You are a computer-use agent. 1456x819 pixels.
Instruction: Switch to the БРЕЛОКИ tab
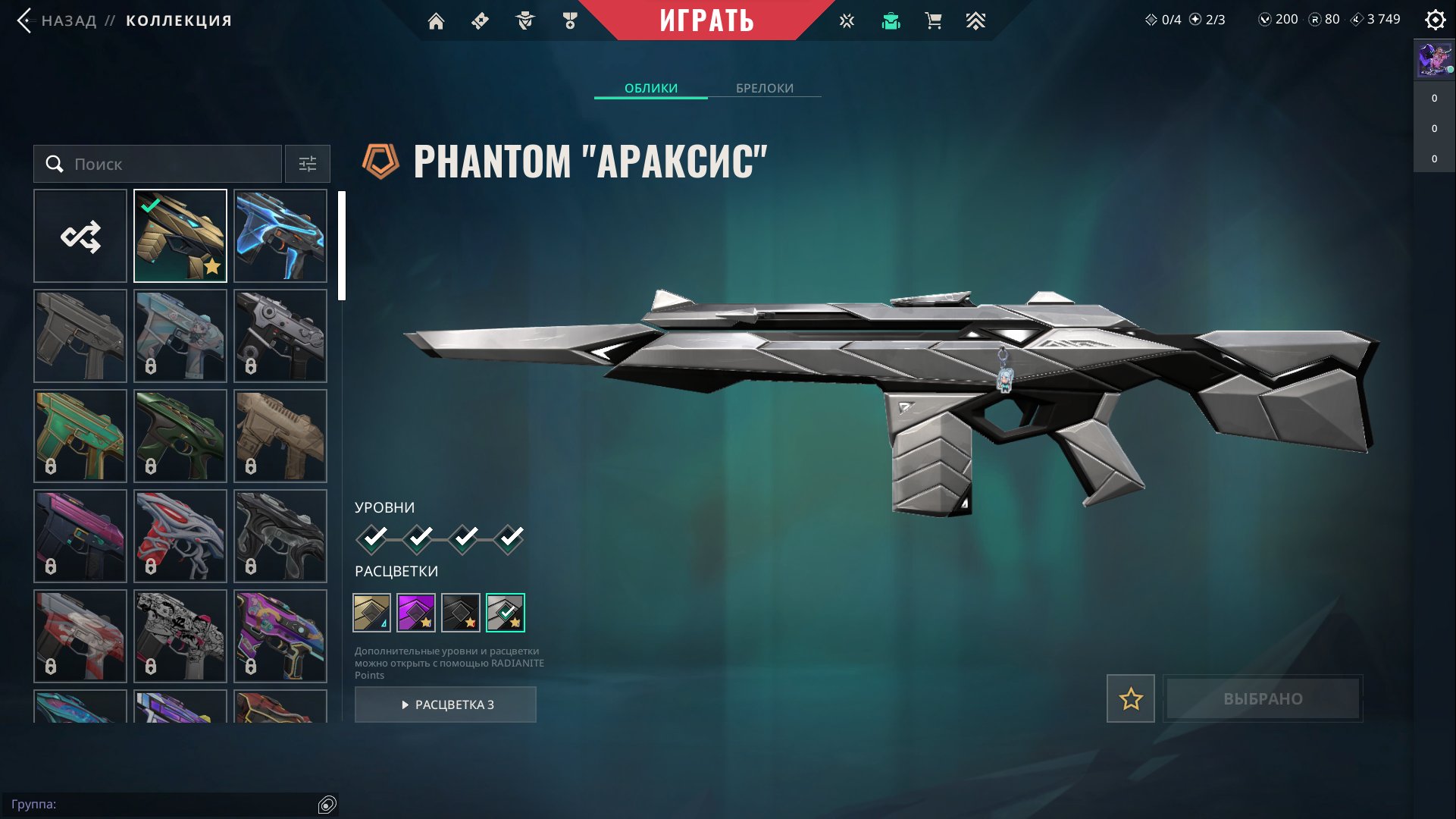[764, 88]
